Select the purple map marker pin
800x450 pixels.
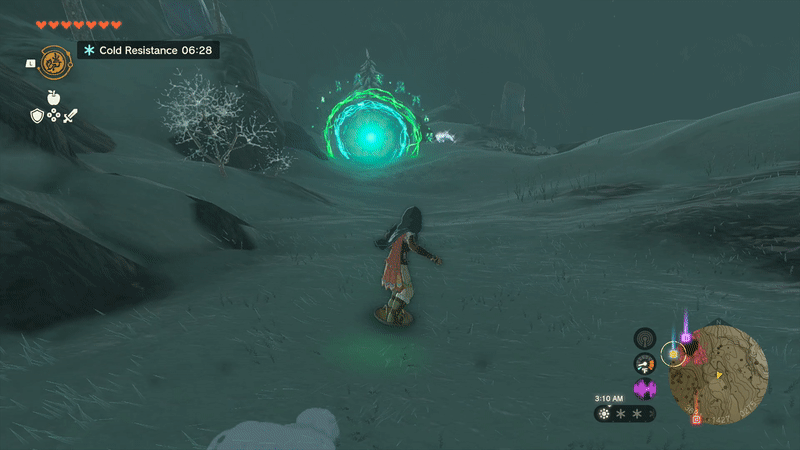686,338
